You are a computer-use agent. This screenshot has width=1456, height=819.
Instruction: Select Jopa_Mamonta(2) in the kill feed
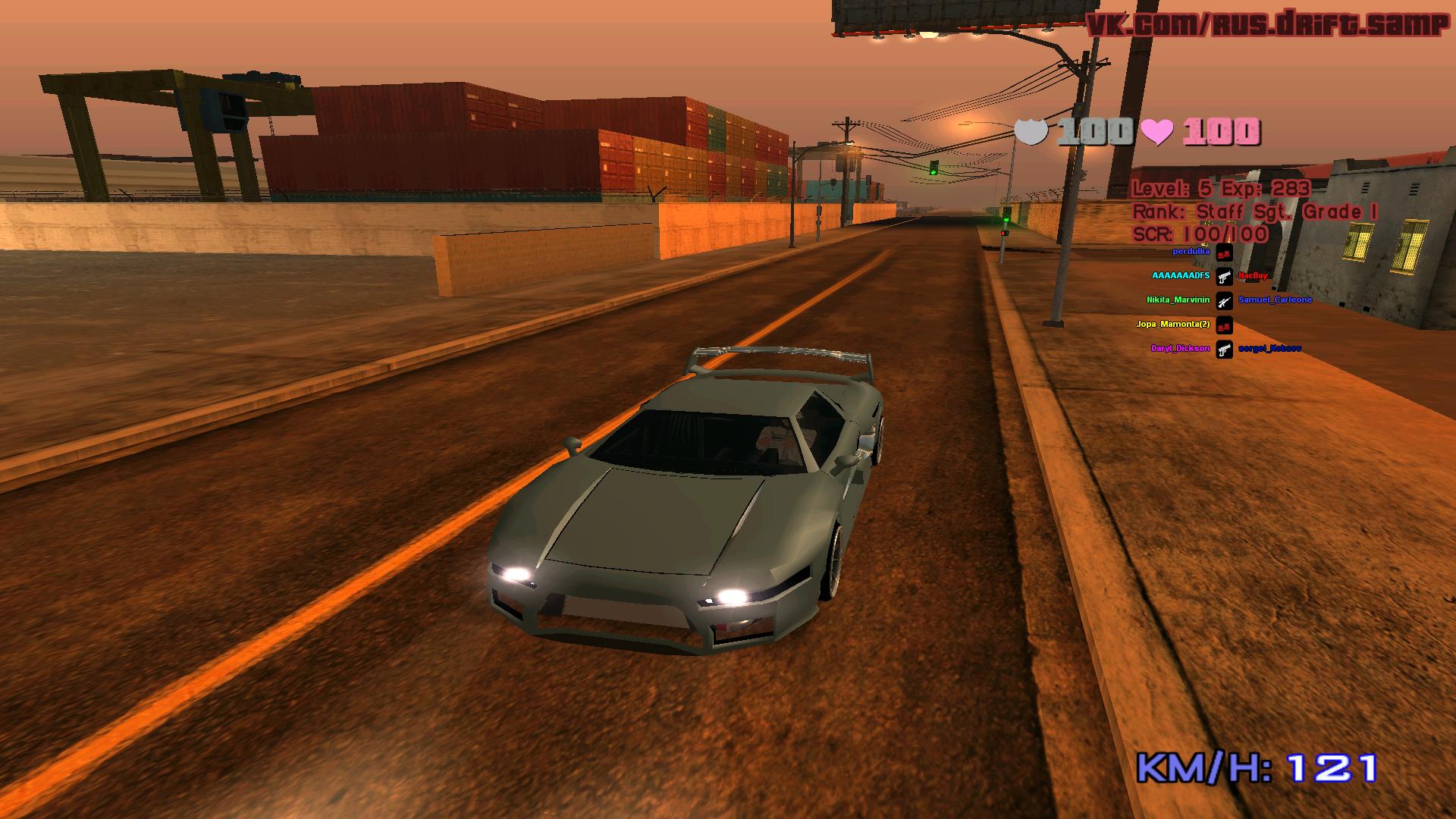tap(1172, 325)
